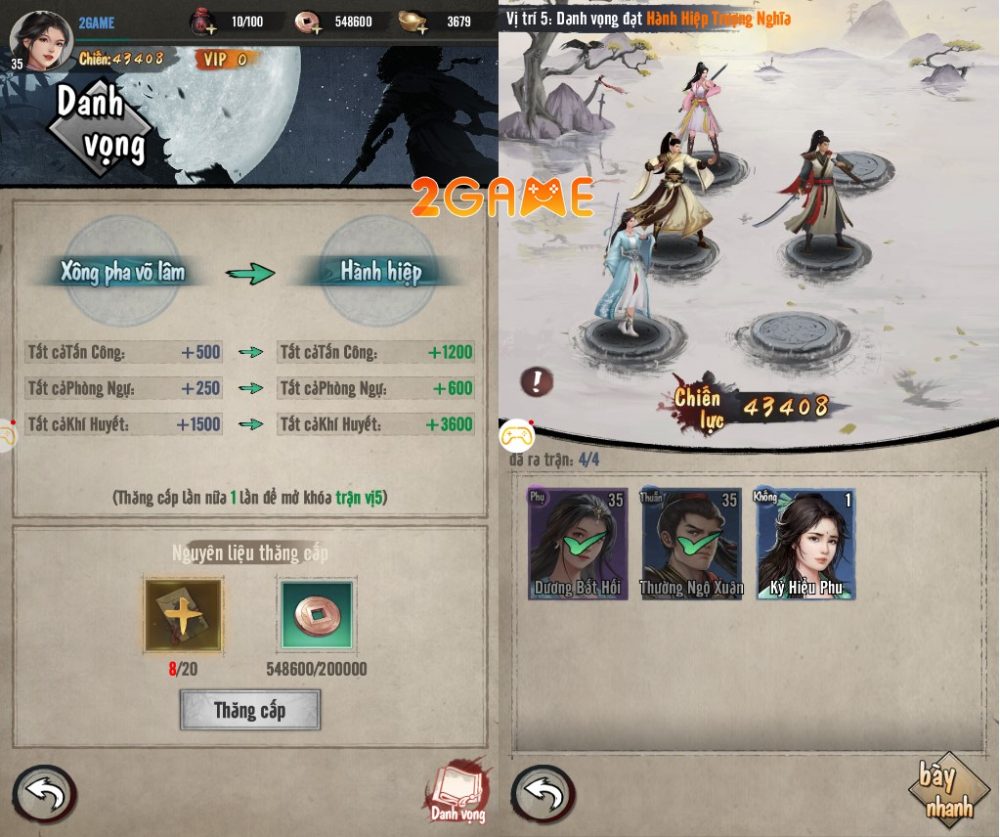
Task: Click the Thăng cấp upgrade button
Action: click(x=250, y=710)
